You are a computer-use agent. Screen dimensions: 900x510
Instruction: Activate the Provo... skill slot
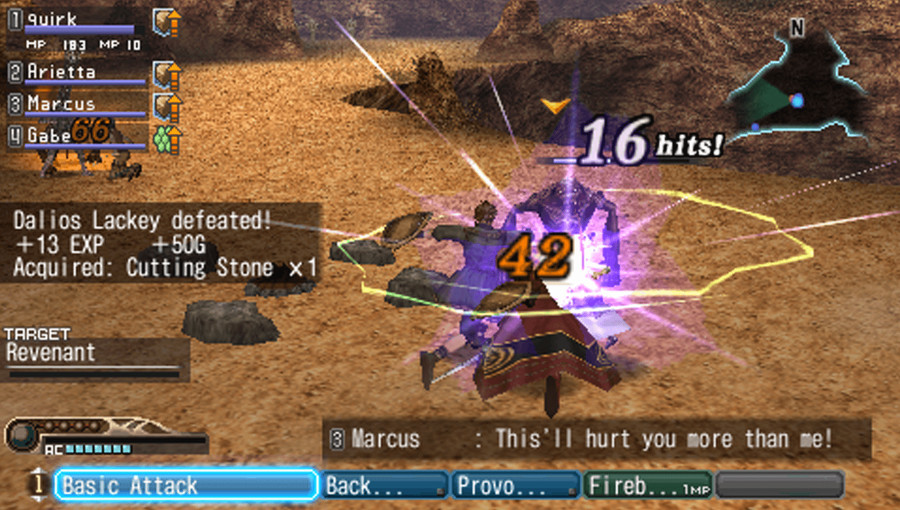pos(516,486)
